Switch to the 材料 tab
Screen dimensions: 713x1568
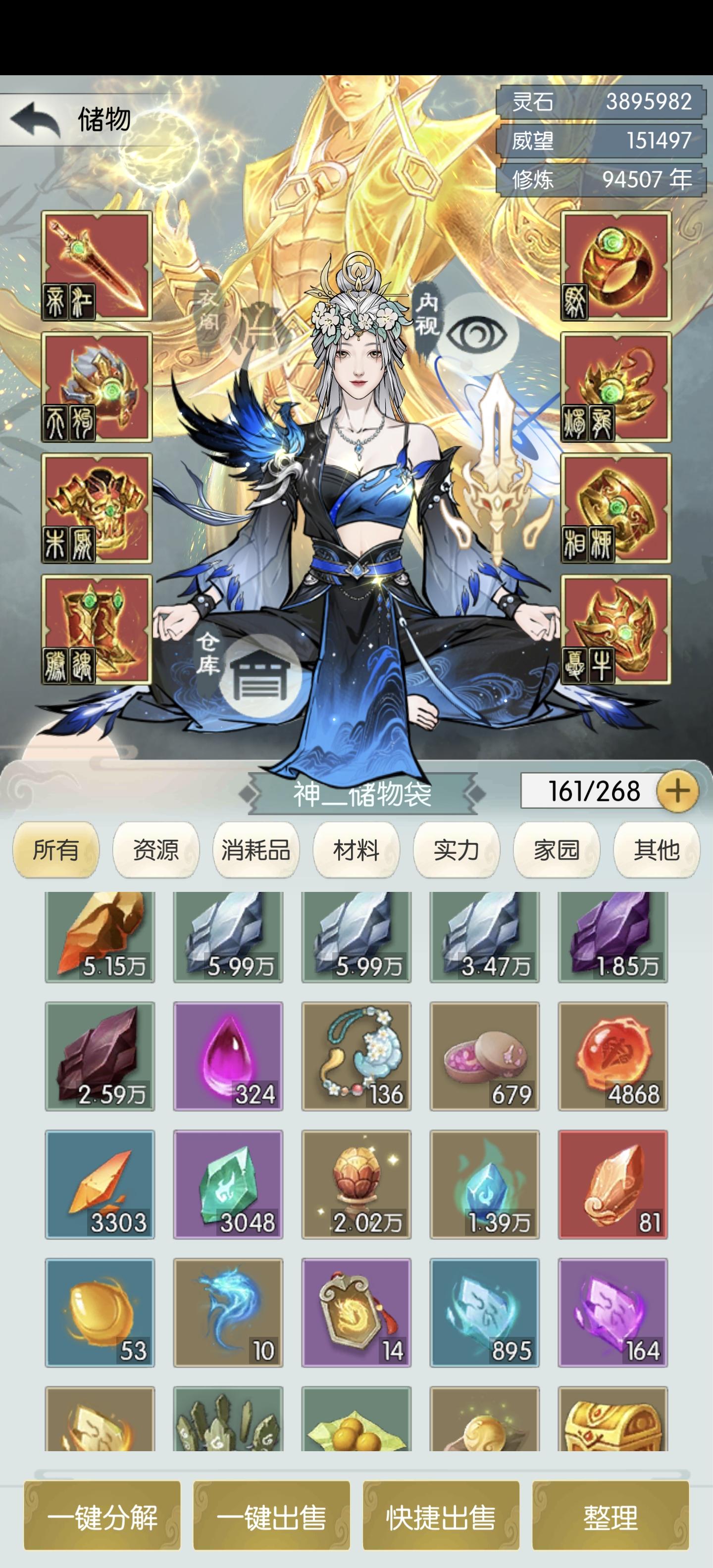(355, 852)
